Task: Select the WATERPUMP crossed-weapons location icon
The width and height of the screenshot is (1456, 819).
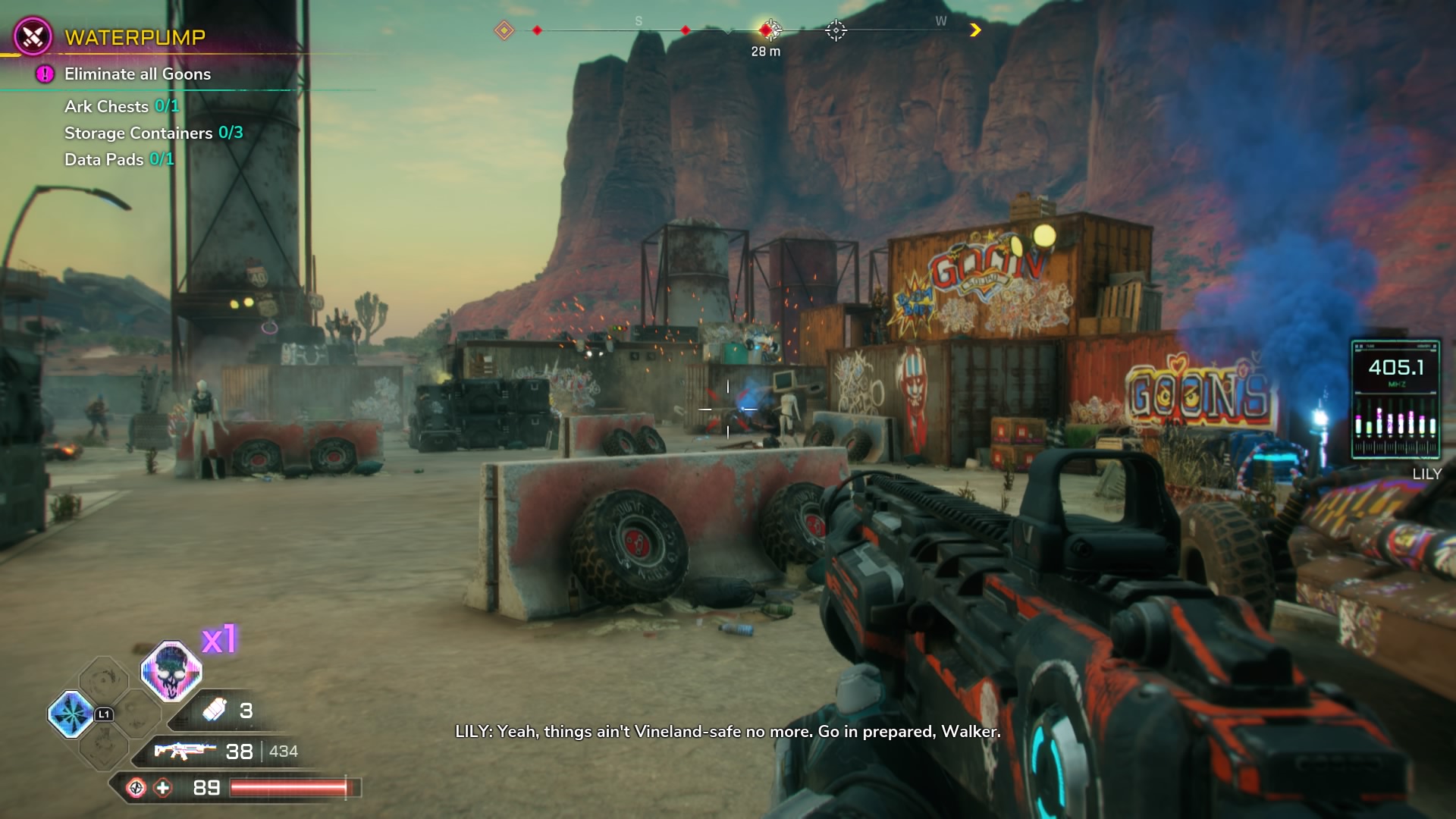Action: [x=33, y=36]
